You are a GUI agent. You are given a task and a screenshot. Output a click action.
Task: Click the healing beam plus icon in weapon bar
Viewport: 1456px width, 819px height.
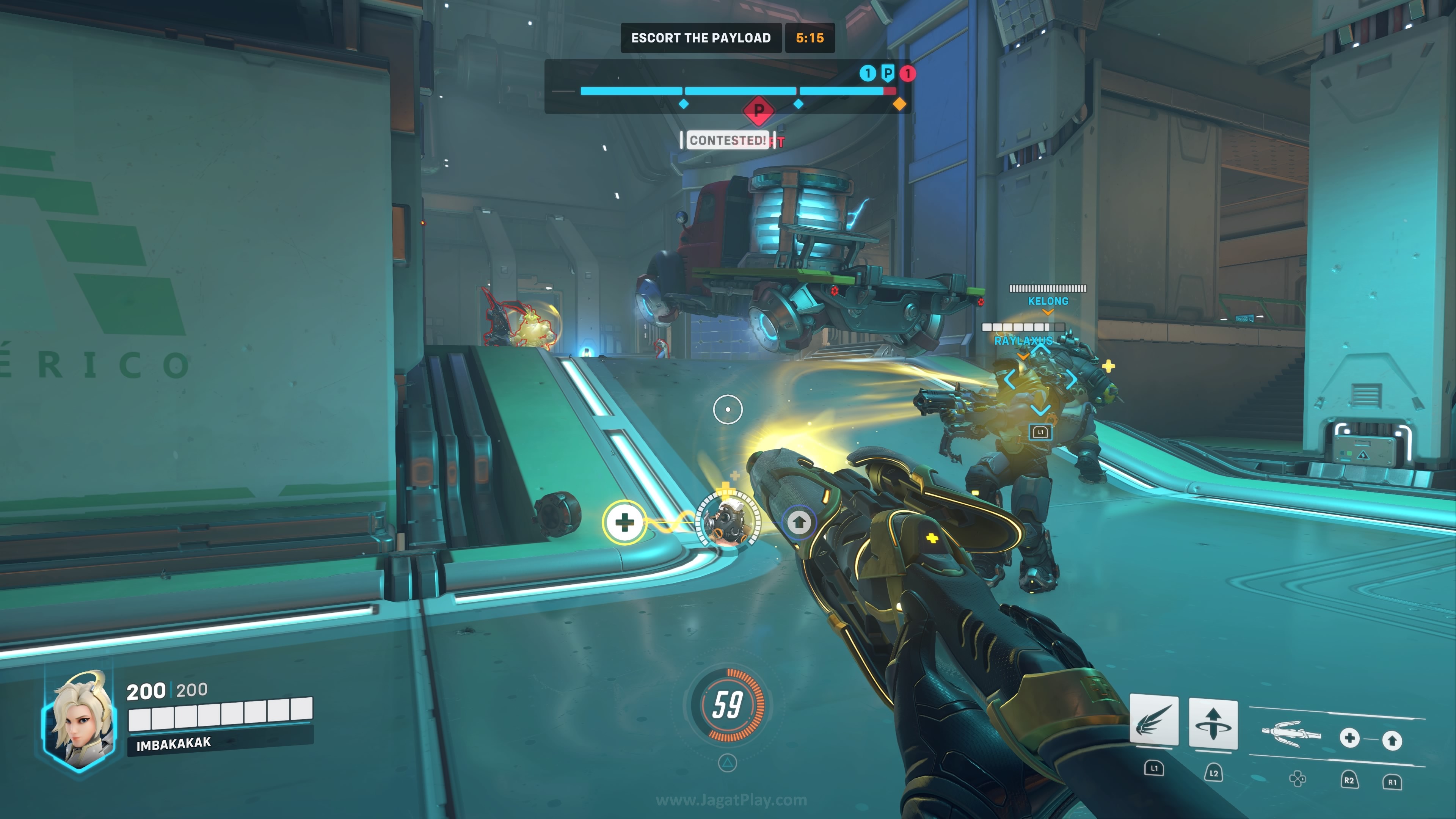(1349, 737)
